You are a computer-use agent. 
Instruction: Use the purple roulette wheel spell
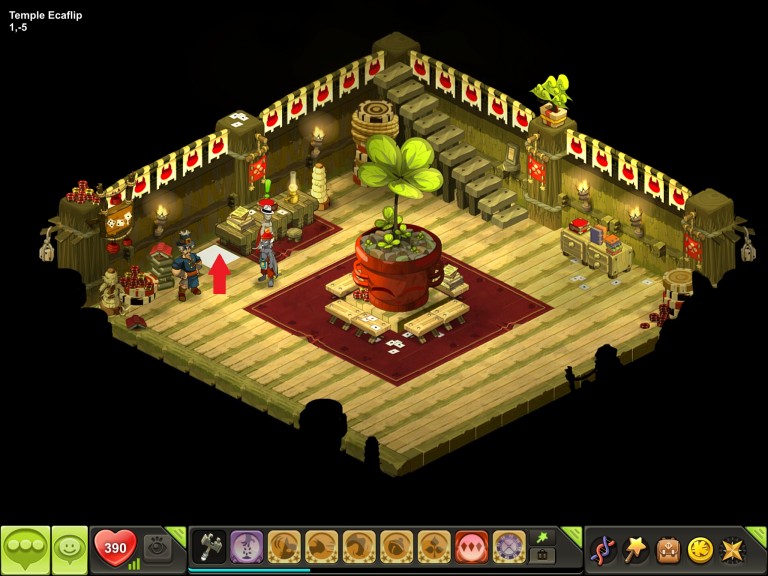pos(509,547)
